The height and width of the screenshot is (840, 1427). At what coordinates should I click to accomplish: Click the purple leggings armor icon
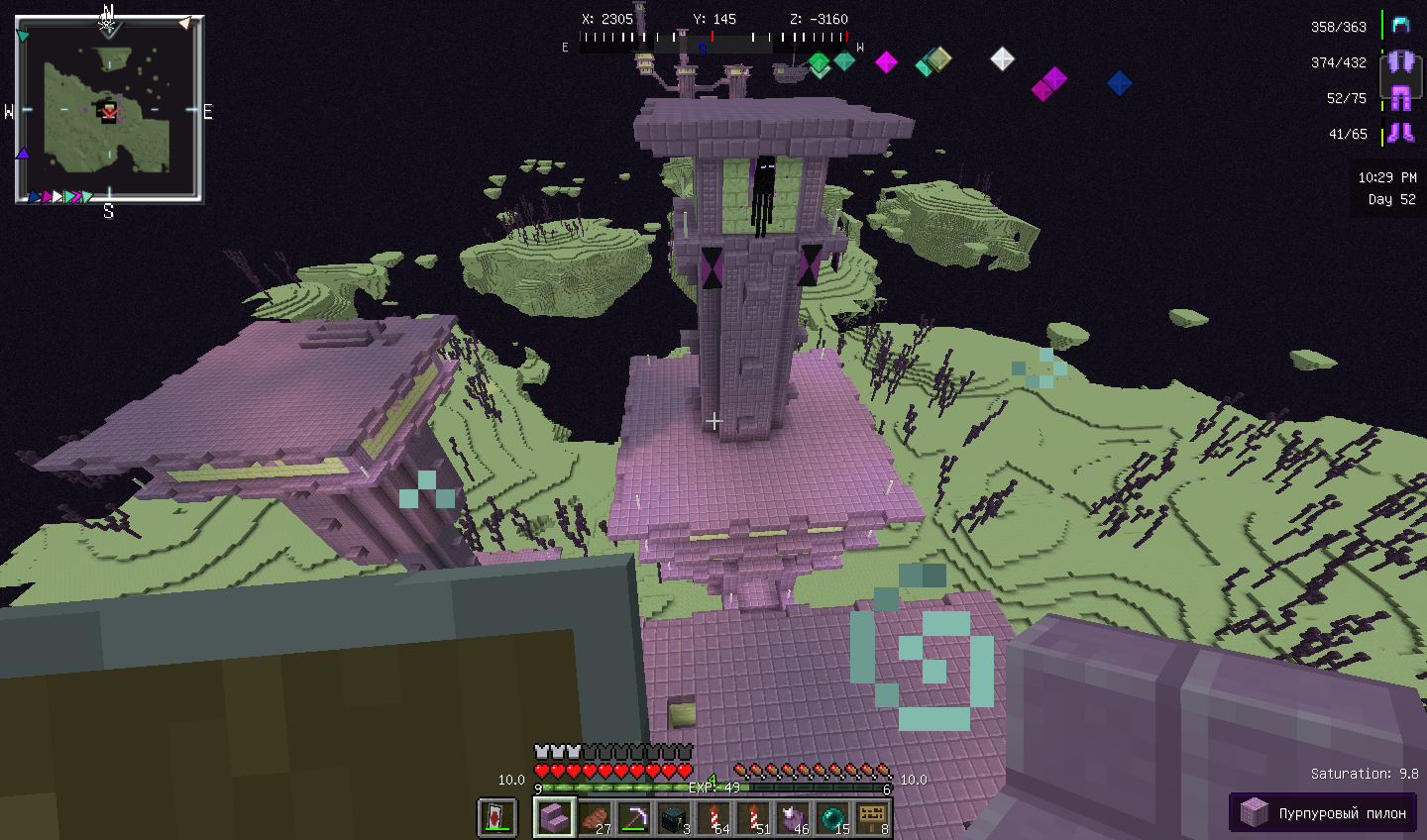point(1400,97)
